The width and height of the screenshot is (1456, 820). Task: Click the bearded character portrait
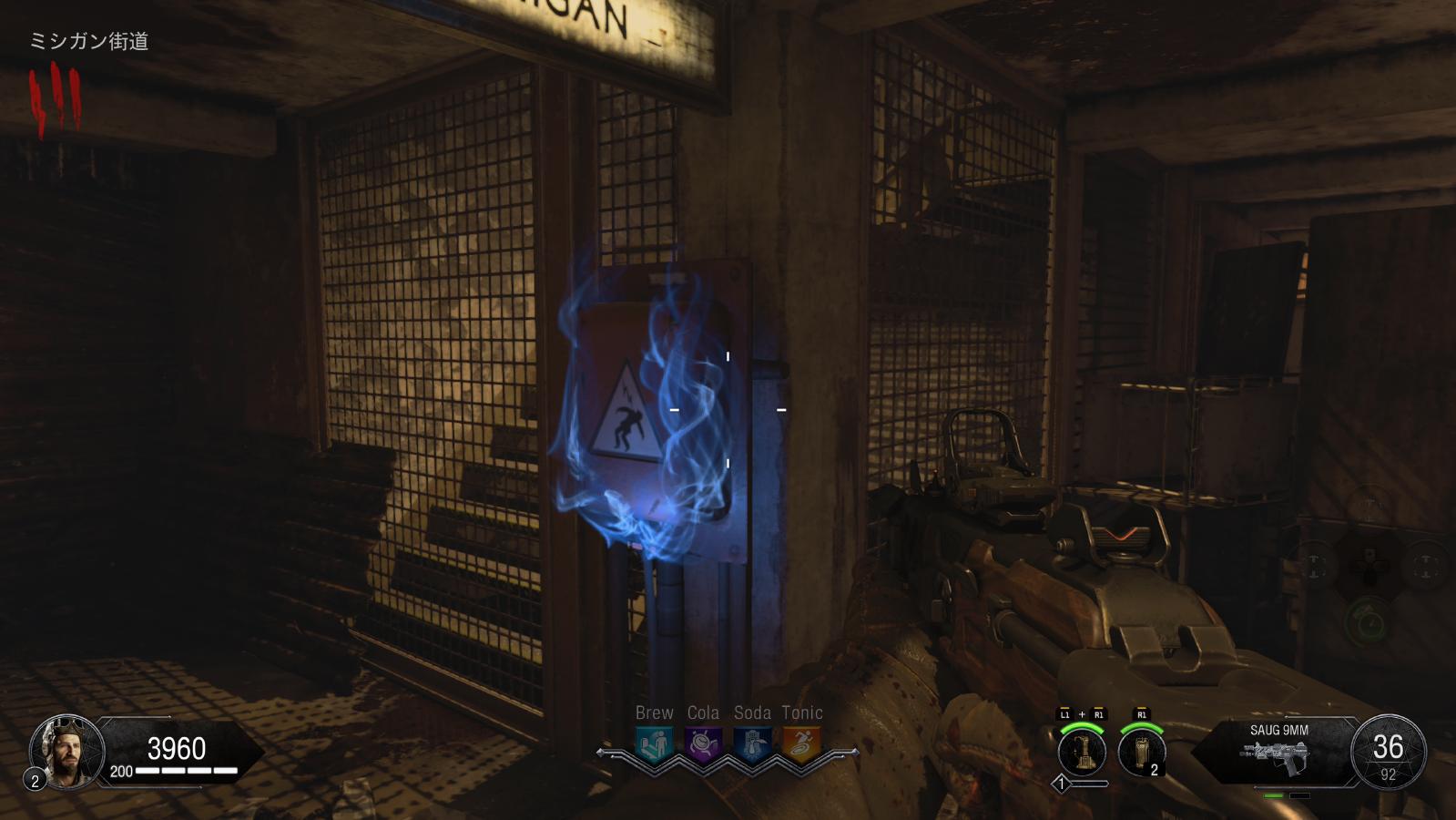[66, 751]
